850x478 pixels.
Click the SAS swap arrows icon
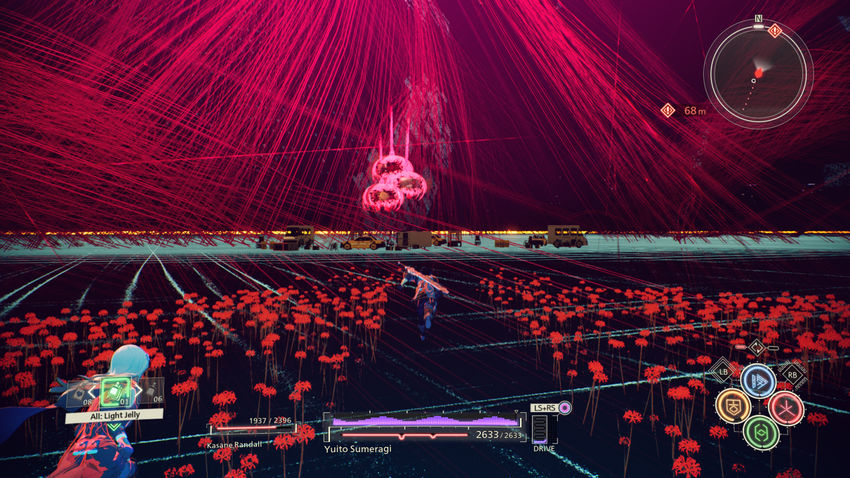pyautogui.click(x=758, y=347)
